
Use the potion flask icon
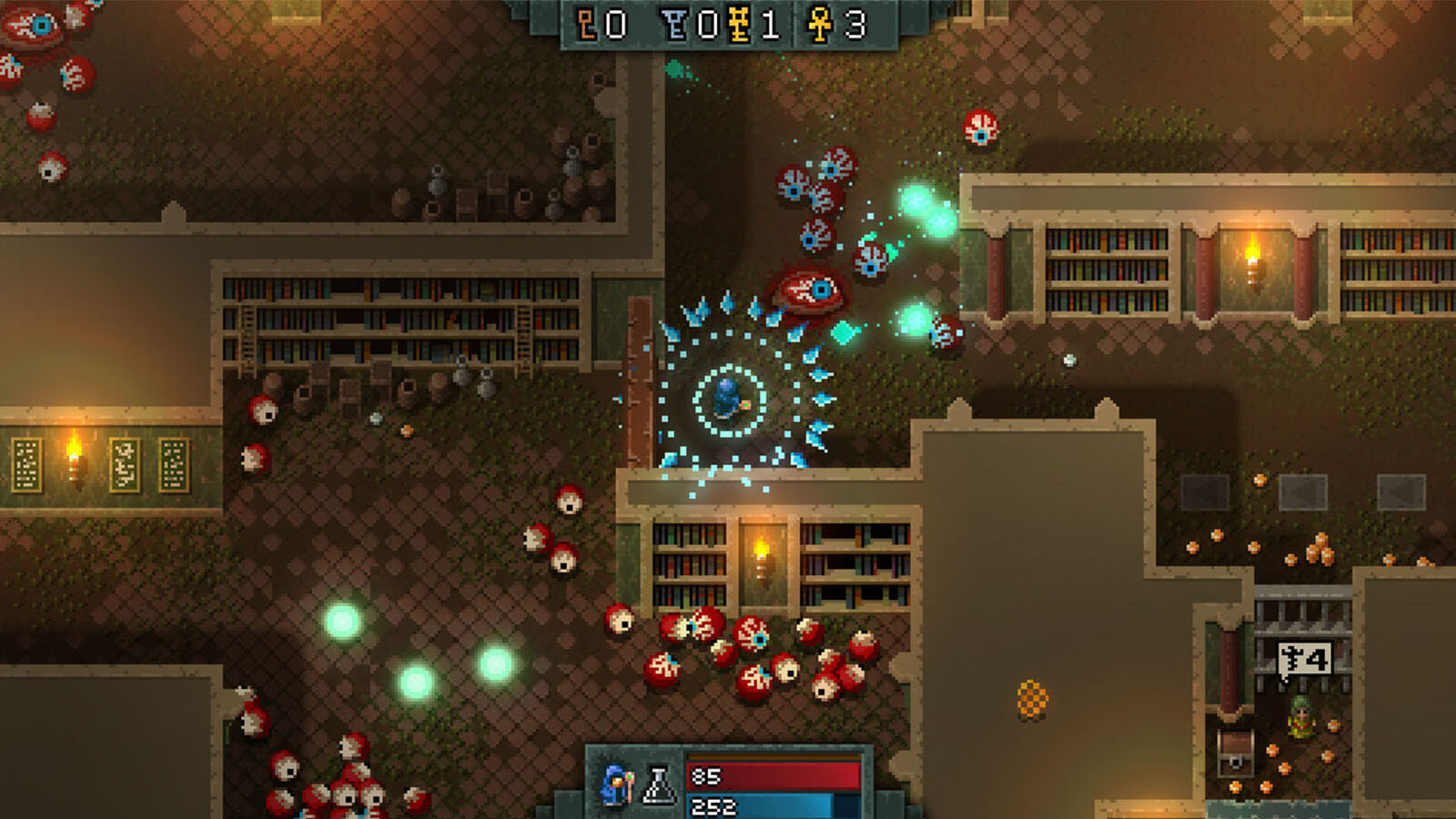(x=659, y=786)
